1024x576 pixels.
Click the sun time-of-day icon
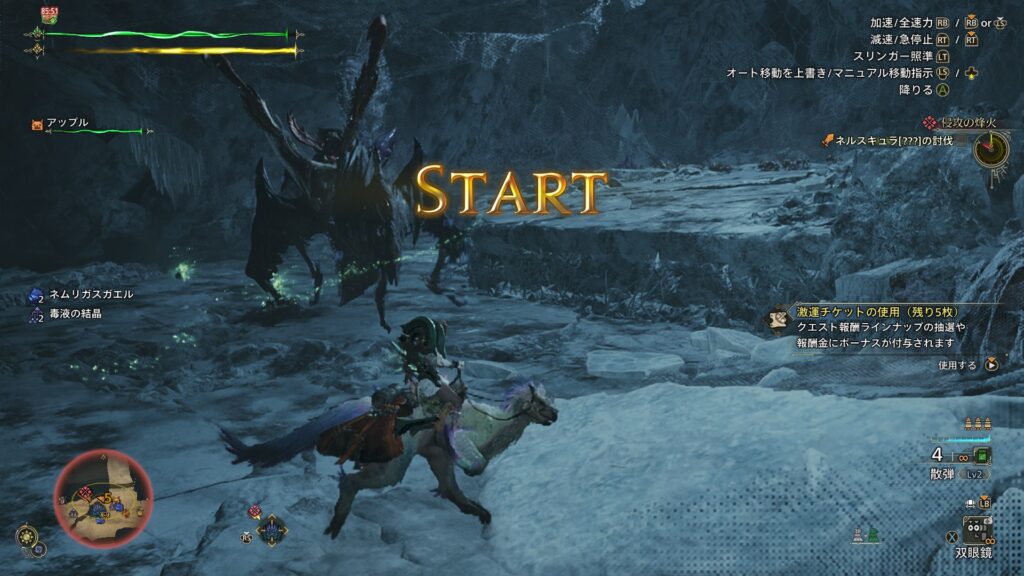[29, 534]
